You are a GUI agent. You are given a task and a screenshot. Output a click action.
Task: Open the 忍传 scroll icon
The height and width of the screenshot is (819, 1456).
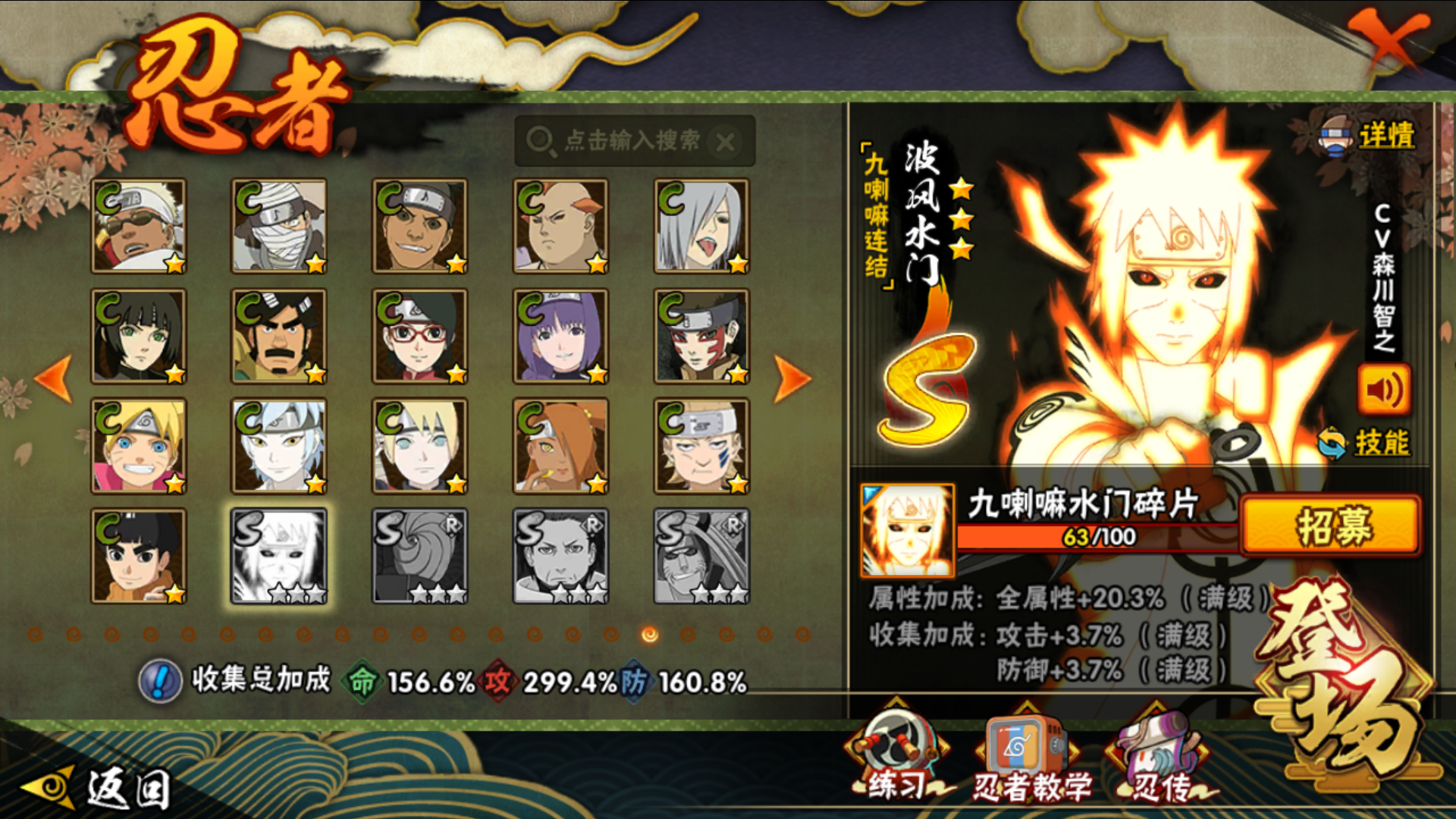click(1160, 758)
